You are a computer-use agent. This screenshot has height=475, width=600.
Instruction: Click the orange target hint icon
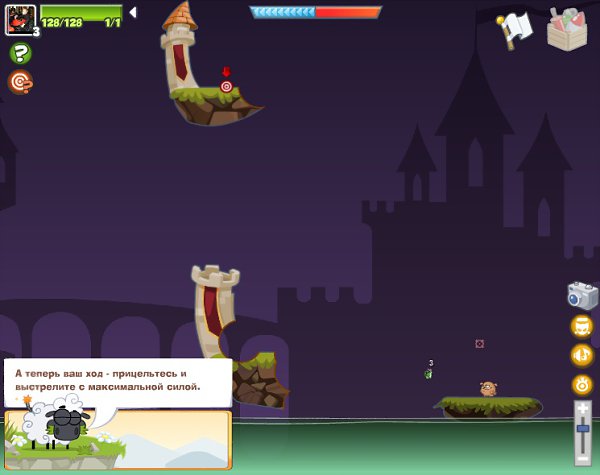coord(19,81)
